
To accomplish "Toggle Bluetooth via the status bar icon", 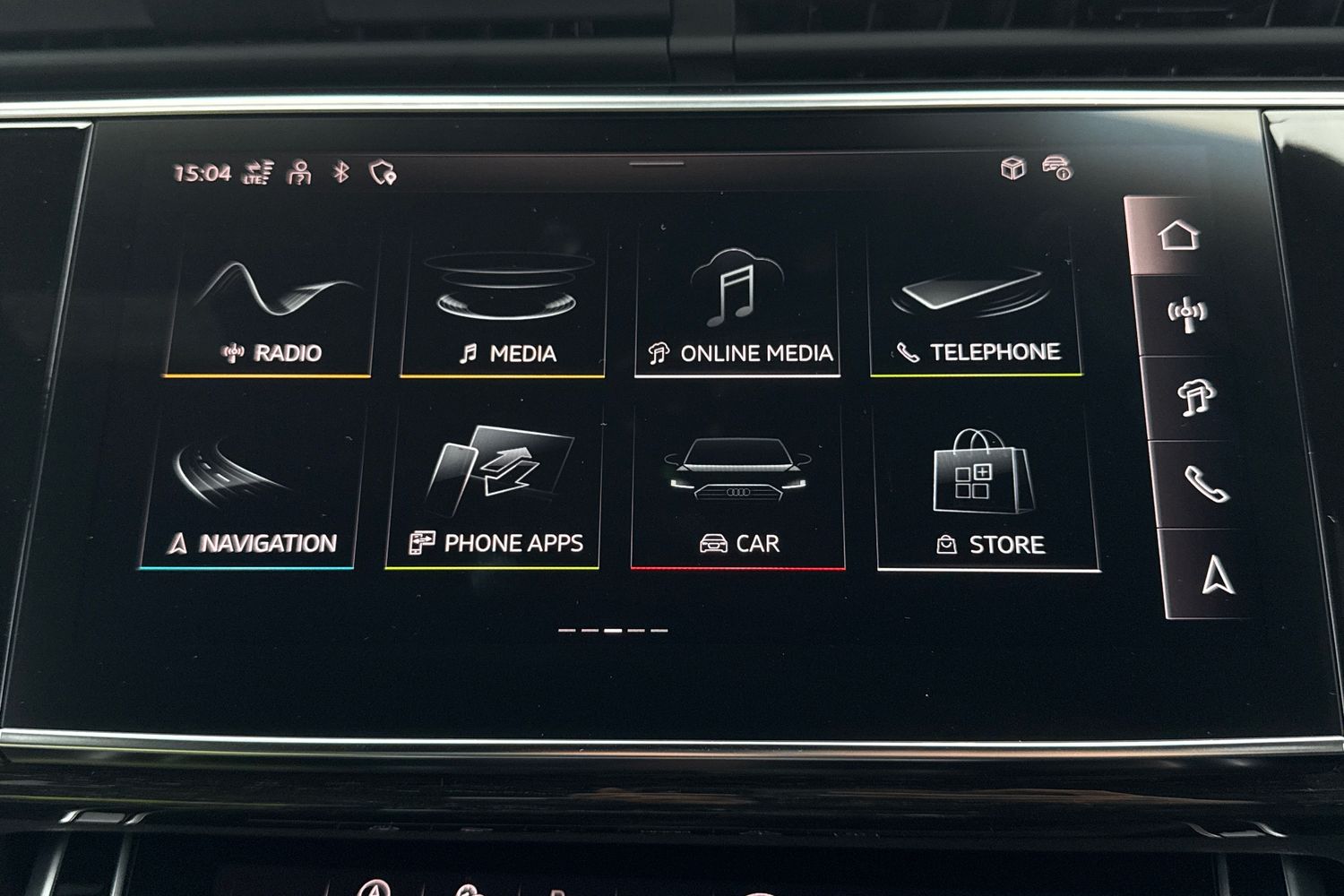I will [340, 170].
